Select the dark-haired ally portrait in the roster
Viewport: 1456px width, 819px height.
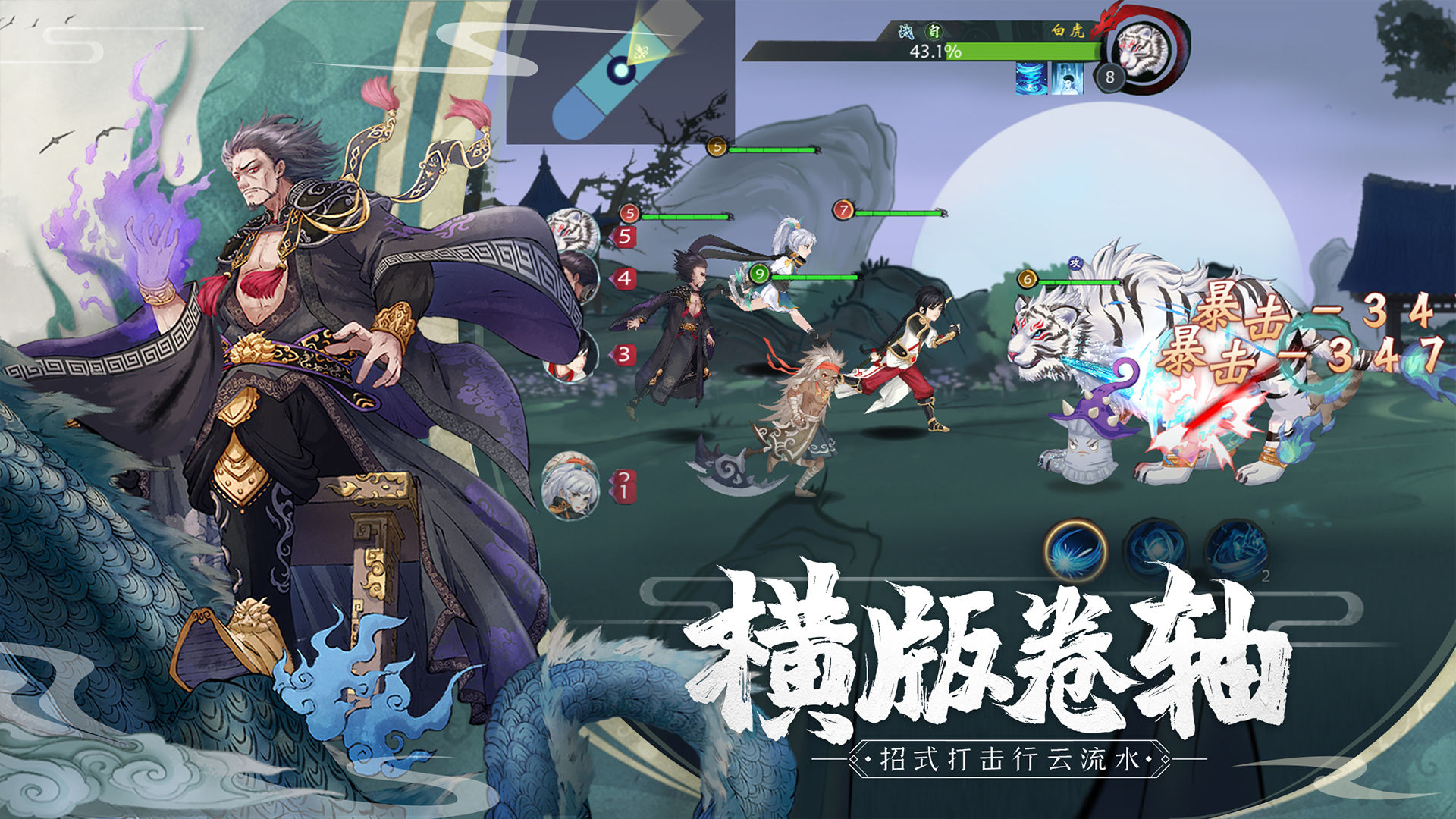[580, 275]
